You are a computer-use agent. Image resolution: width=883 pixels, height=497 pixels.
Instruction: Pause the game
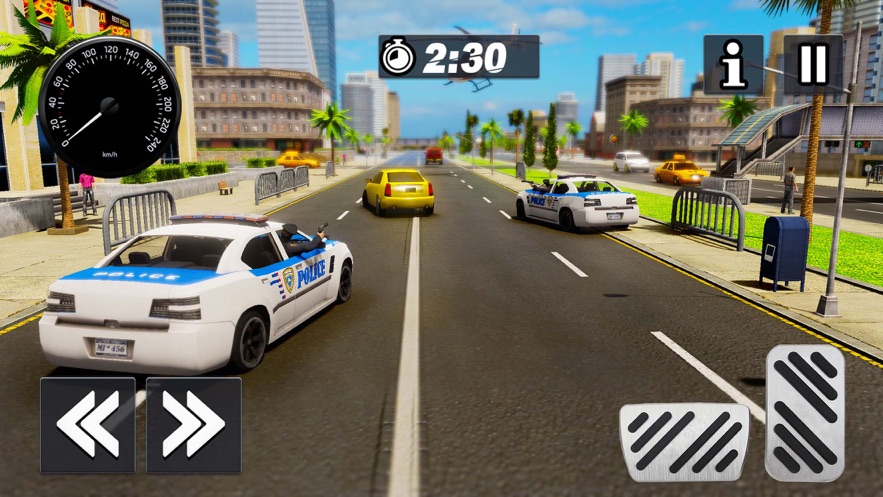813,65
